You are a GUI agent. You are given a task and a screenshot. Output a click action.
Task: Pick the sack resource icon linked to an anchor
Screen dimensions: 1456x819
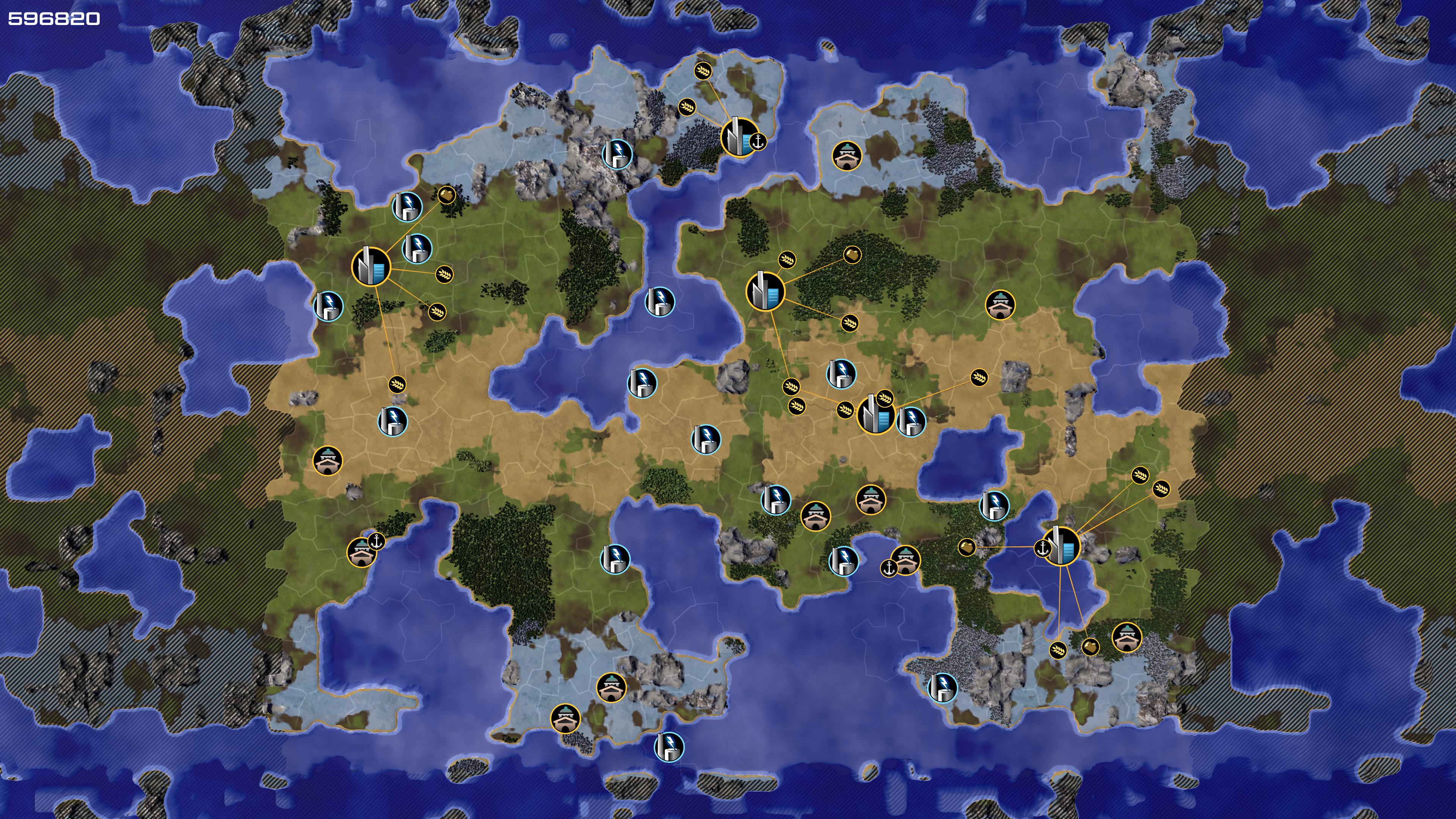(x=966, y=546)
